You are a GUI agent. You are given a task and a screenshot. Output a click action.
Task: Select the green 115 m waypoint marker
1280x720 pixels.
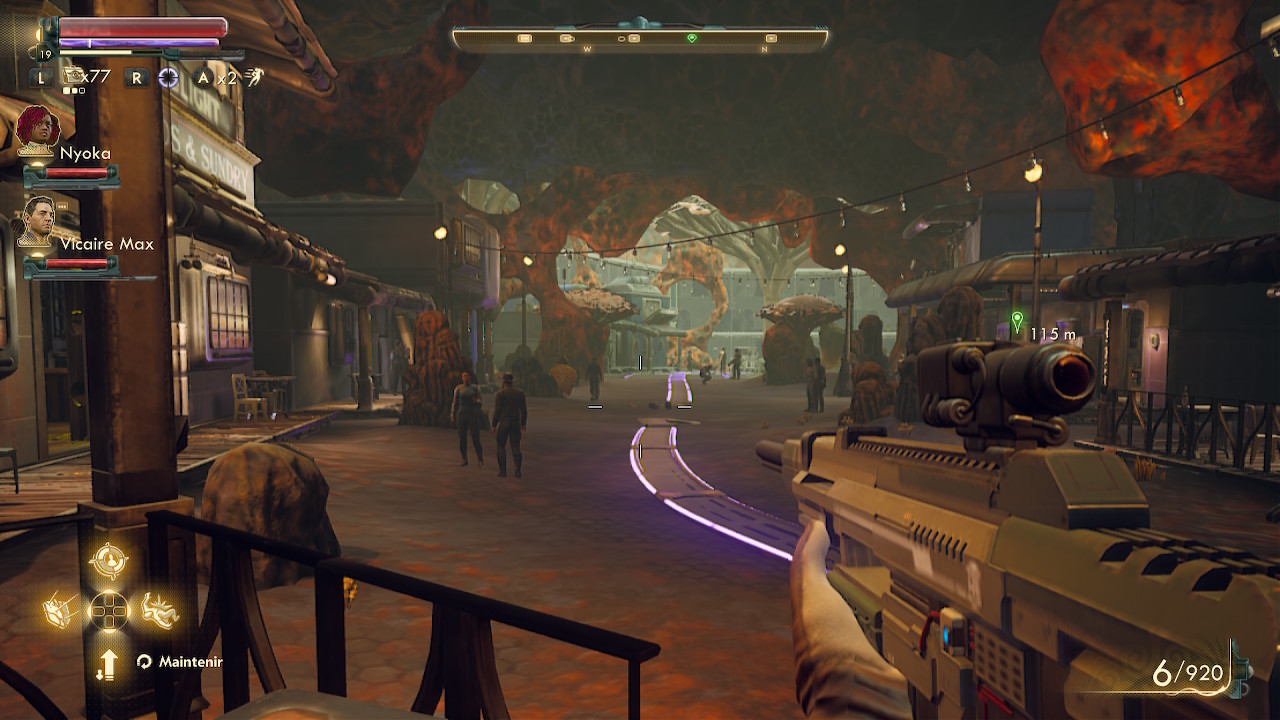(x=1017, y=322)
